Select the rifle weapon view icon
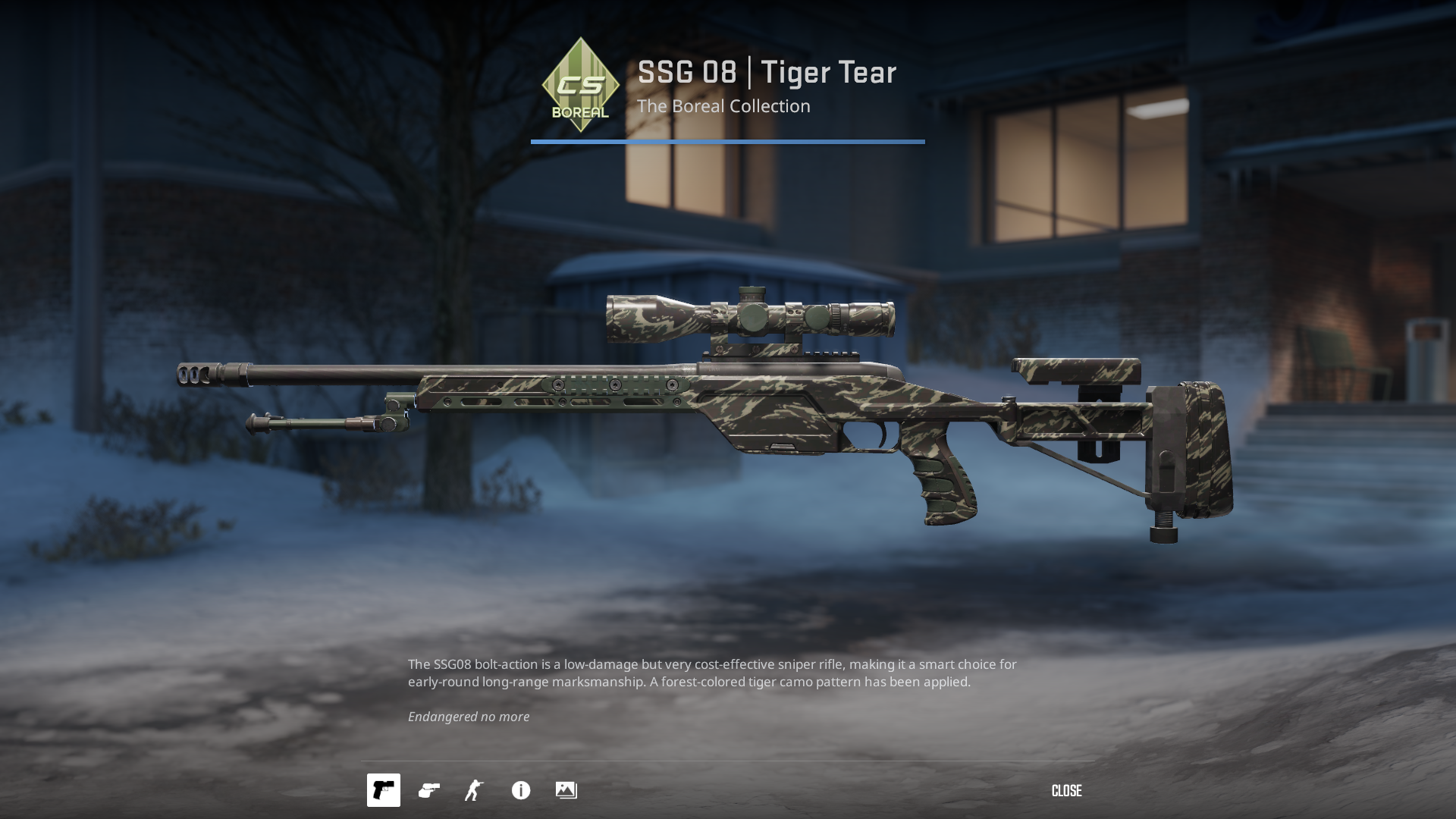1456x819 pixels. [x=384, y=790]
